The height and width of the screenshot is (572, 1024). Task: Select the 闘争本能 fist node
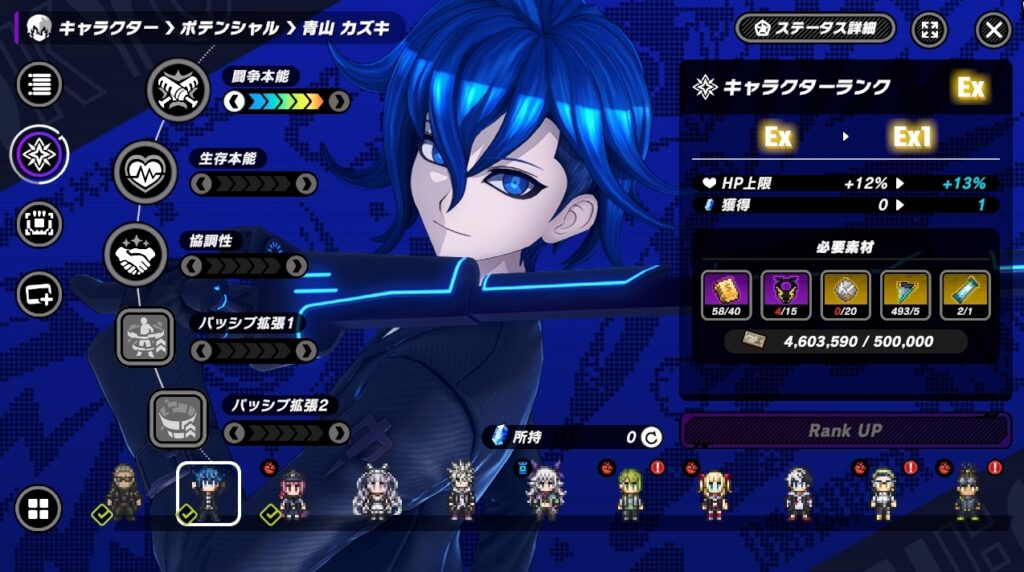[178, 90]
